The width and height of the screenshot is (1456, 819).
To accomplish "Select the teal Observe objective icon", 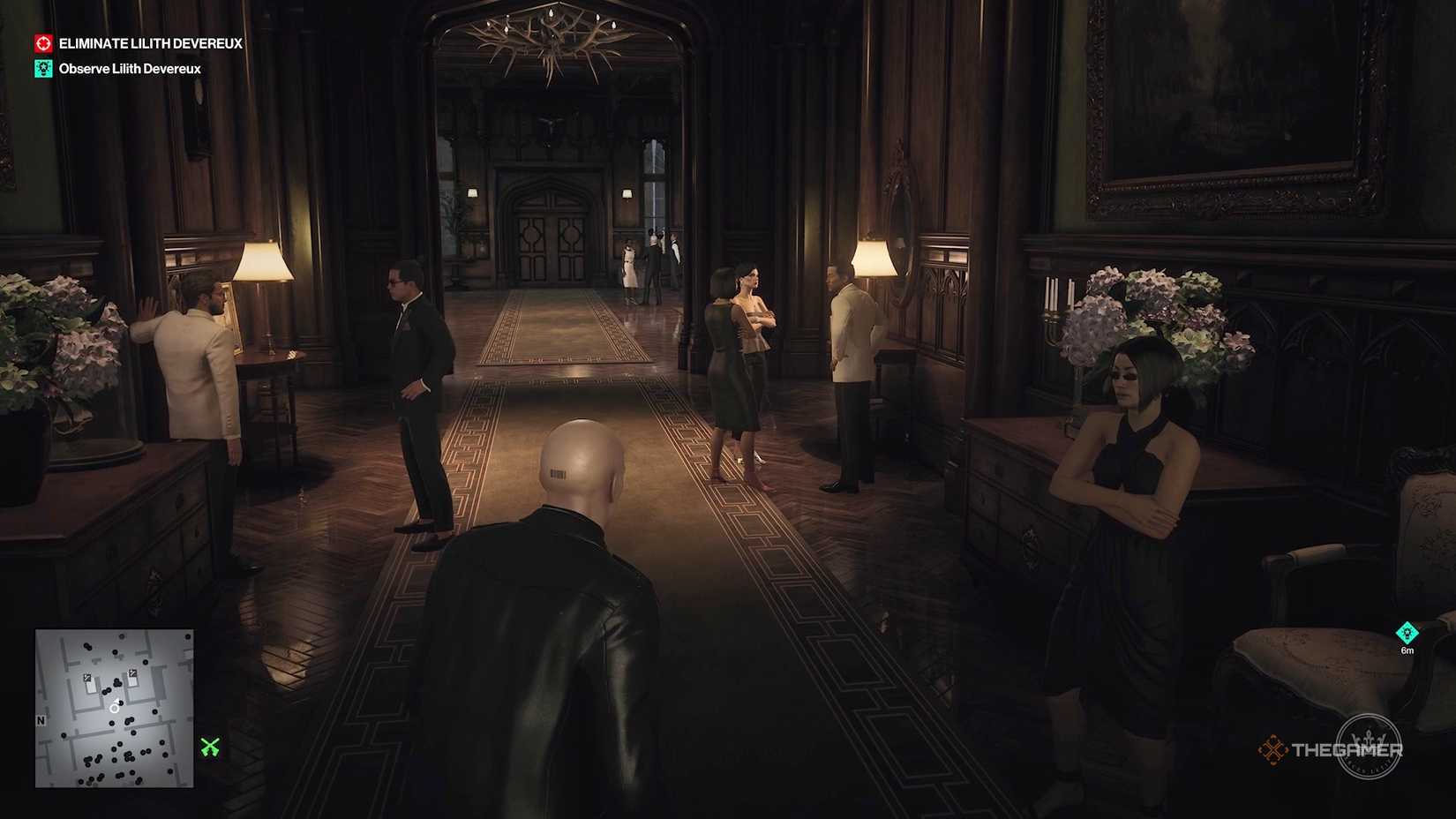I will [x=41, y=68].
